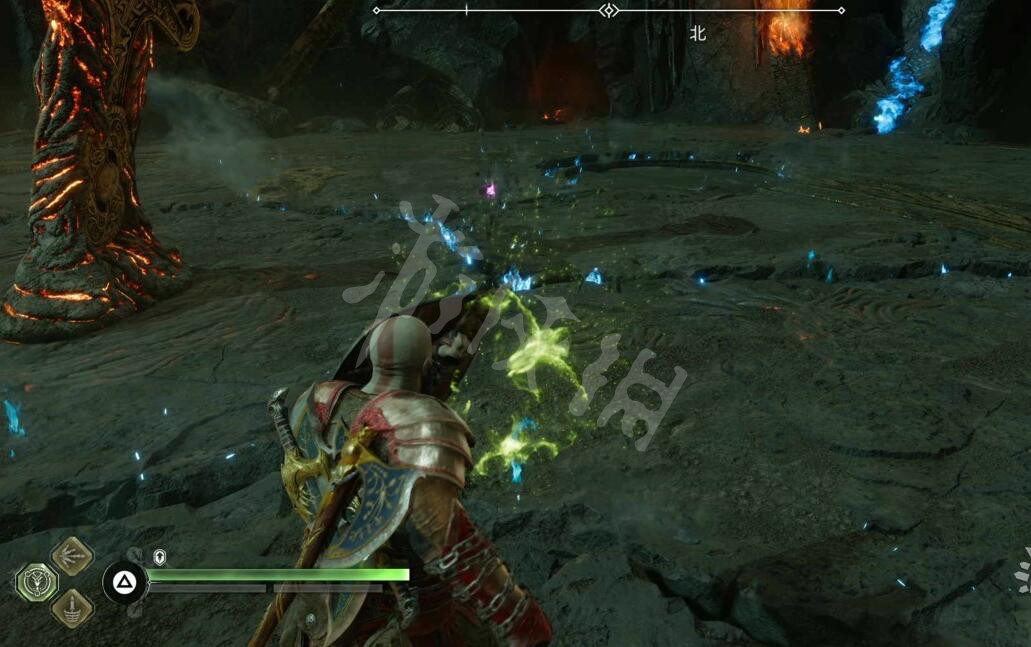Screen dimensions: 1031x647
Task: Click the compass bar's center diamond marker
Action: click(608, 10)
